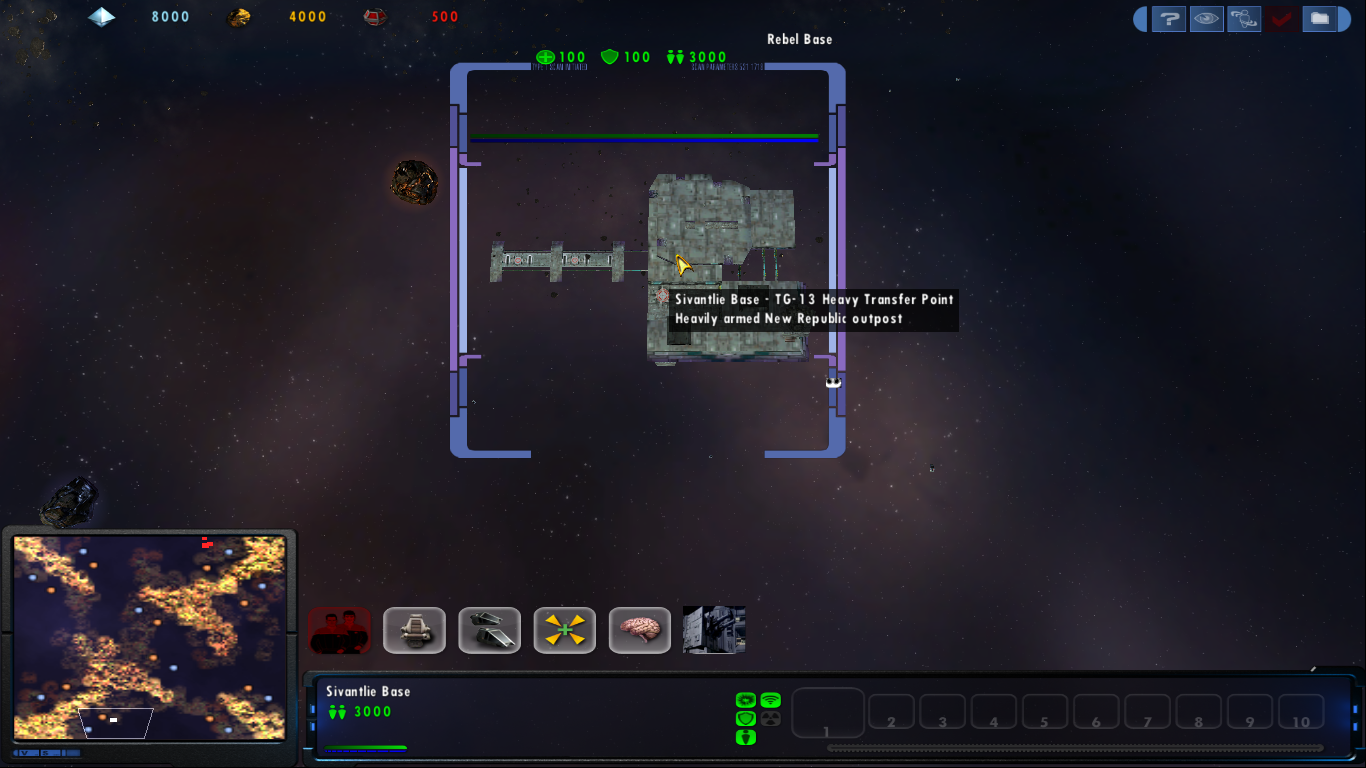
Task: Select control group slot 10
Action: click(x=1301, y=712)
